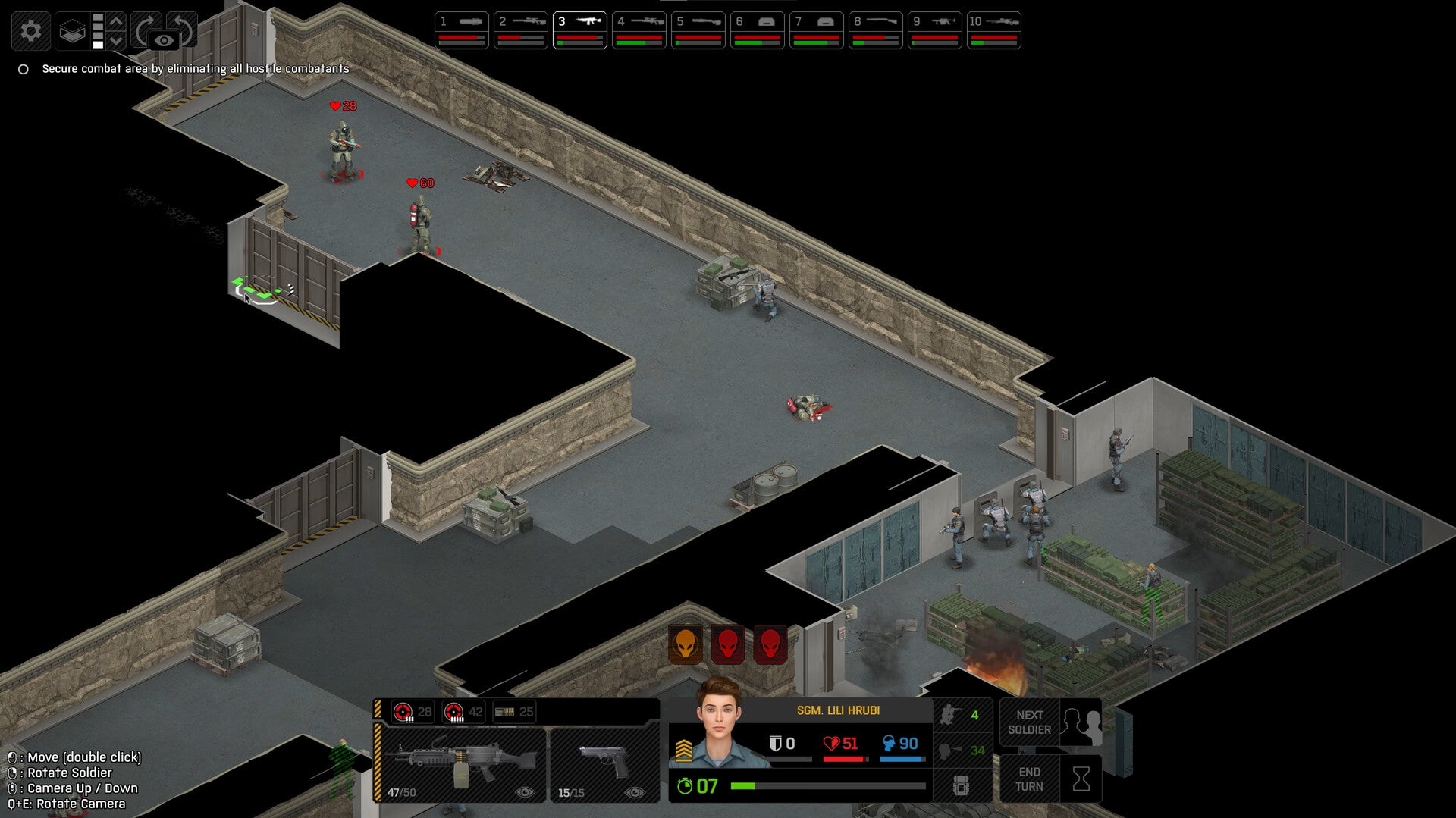This screenshot has width=1456, height=818.
Task: Select a level on the floor indicator bar
Action: pos(99,30)
